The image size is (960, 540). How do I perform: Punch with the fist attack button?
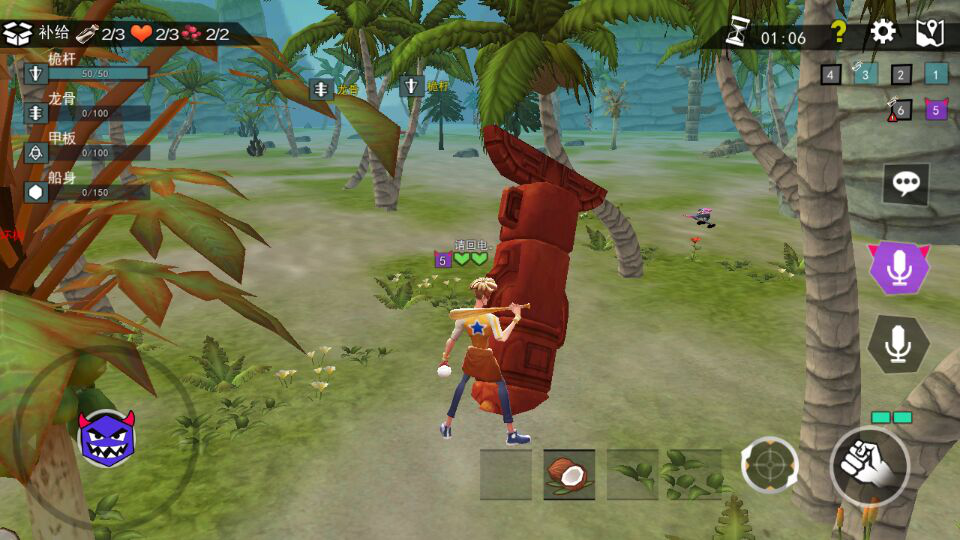click(868, 466)
